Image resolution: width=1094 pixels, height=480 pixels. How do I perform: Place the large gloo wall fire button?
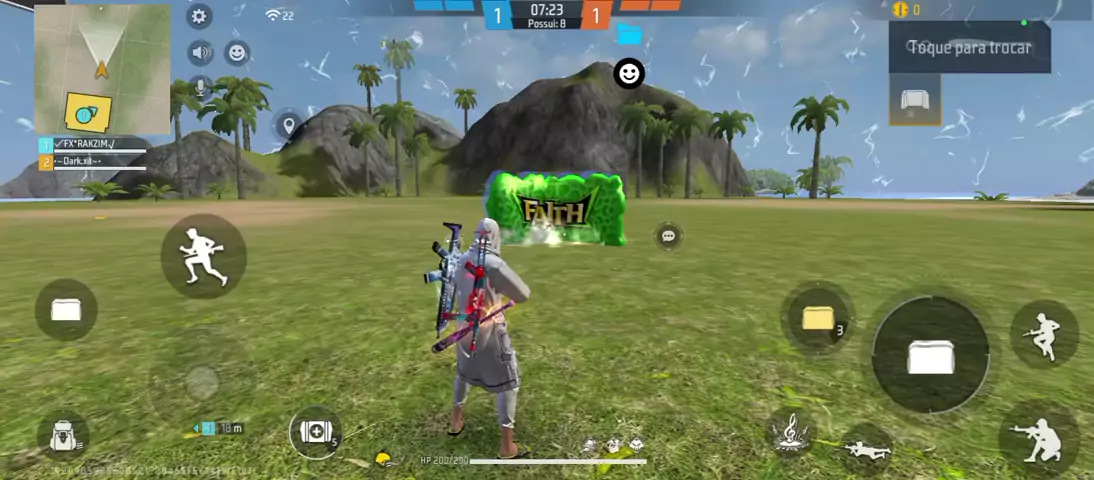pyautogui.click(x=930, y=354)
